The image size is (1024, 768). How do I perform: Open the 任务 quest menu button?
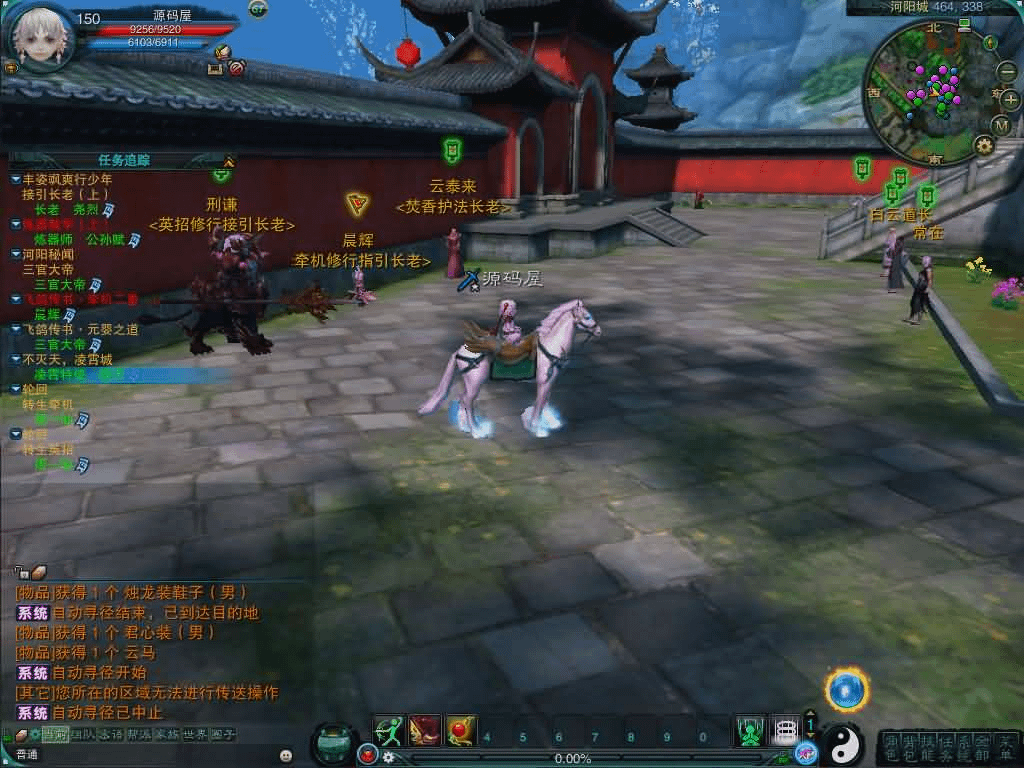pyautogui.click(x=948, y=747)
